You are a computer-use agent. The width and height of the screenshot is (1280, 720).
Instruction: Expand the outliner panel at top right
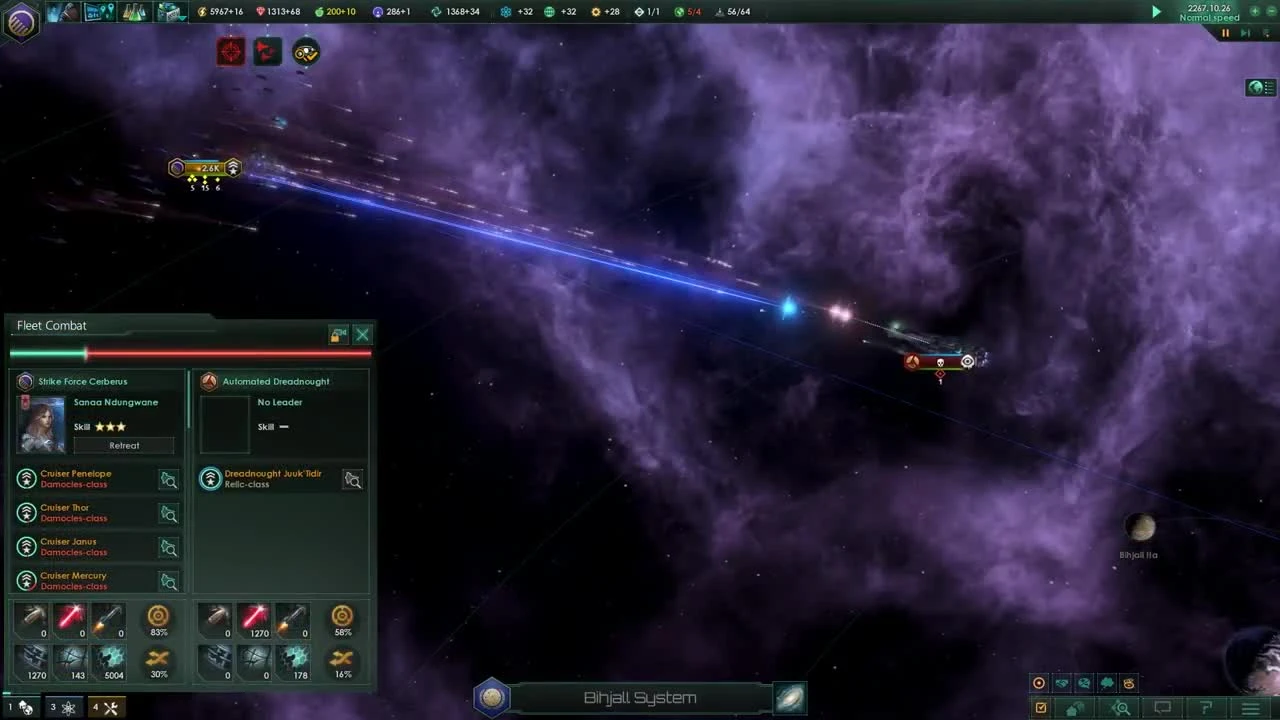pos(1259,87)
